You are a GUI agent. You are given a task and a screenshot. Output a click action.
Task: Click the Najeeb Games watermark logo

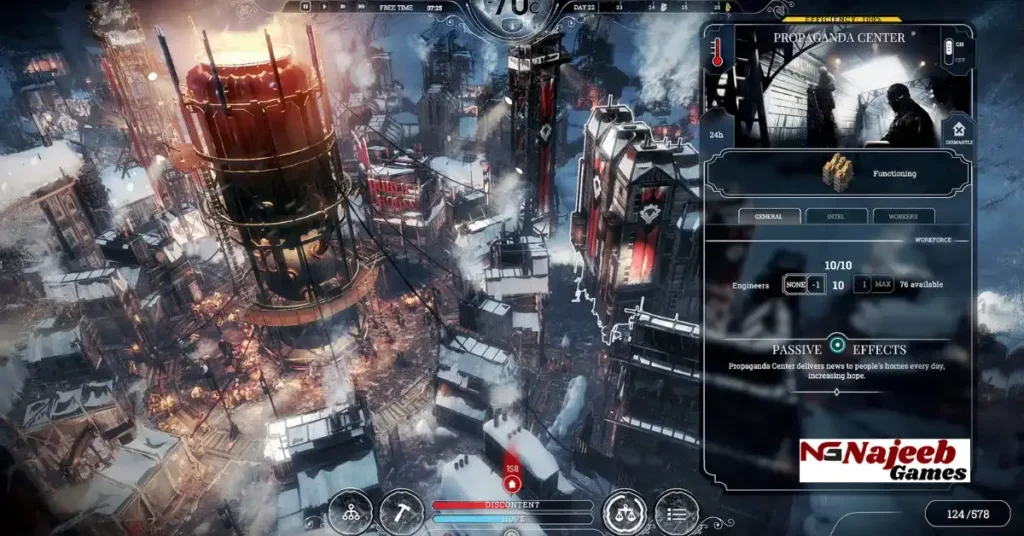pyautogui.click(x=884, y=460)
